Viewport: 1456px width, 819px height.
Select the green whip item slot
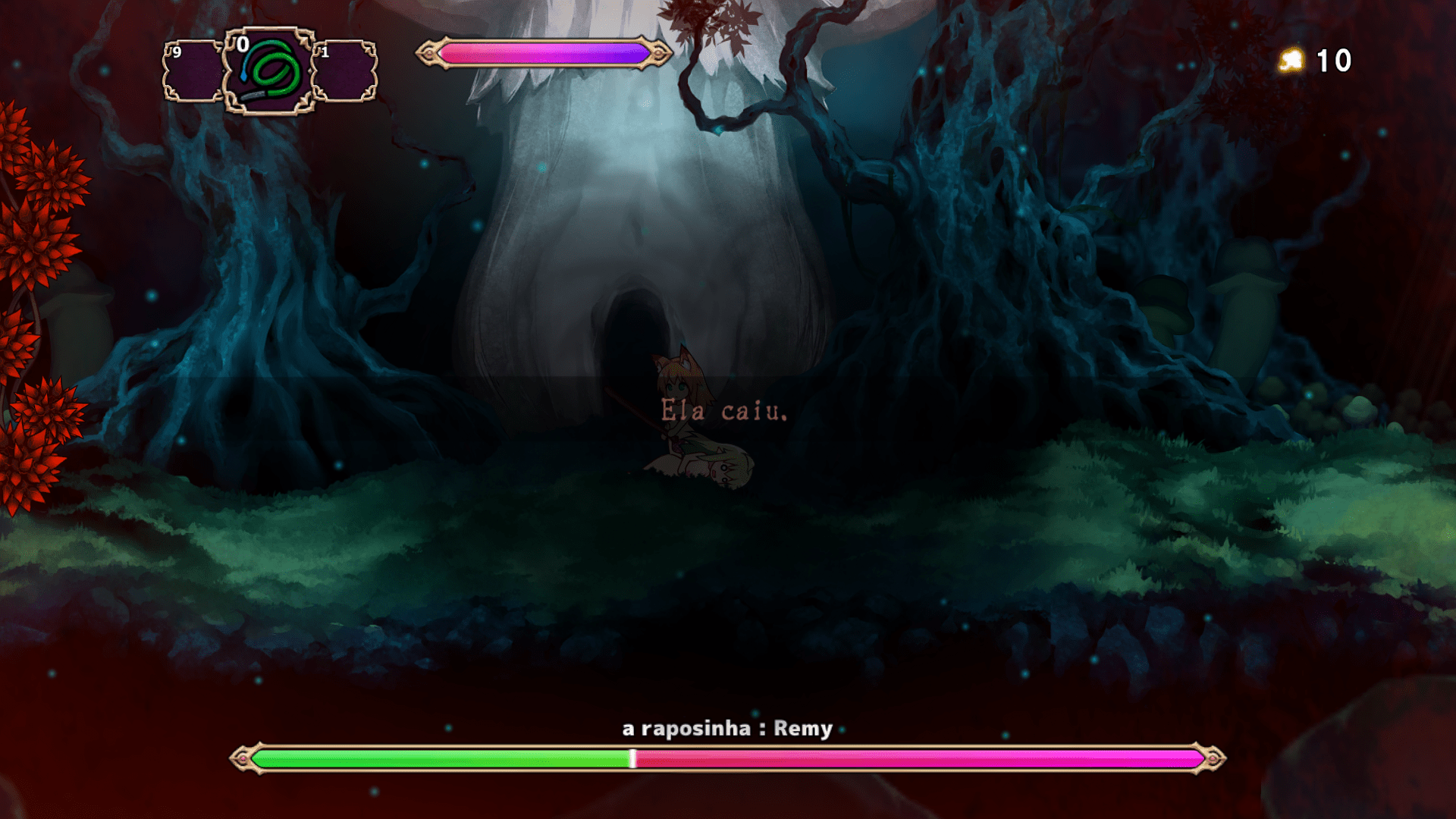(269, 71)
